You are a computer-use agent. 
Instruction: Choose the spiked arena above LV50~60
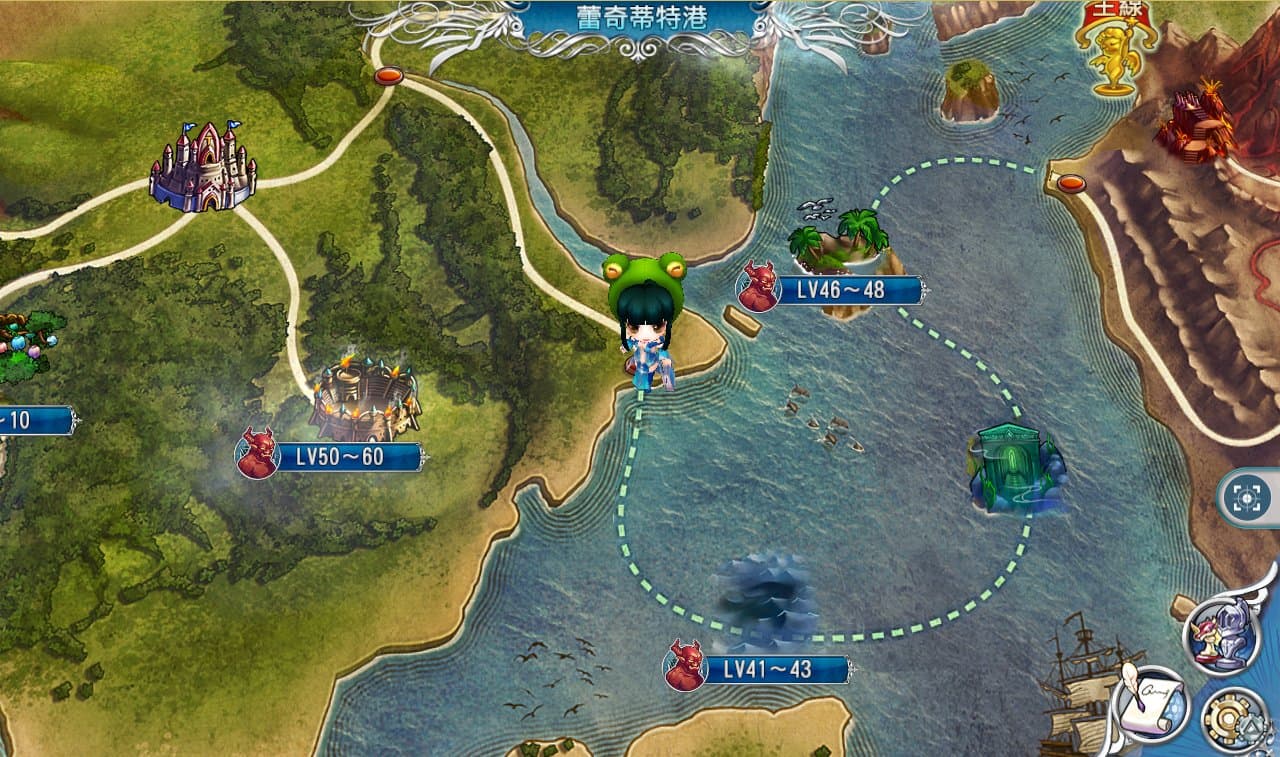click(x=364, y=400)
